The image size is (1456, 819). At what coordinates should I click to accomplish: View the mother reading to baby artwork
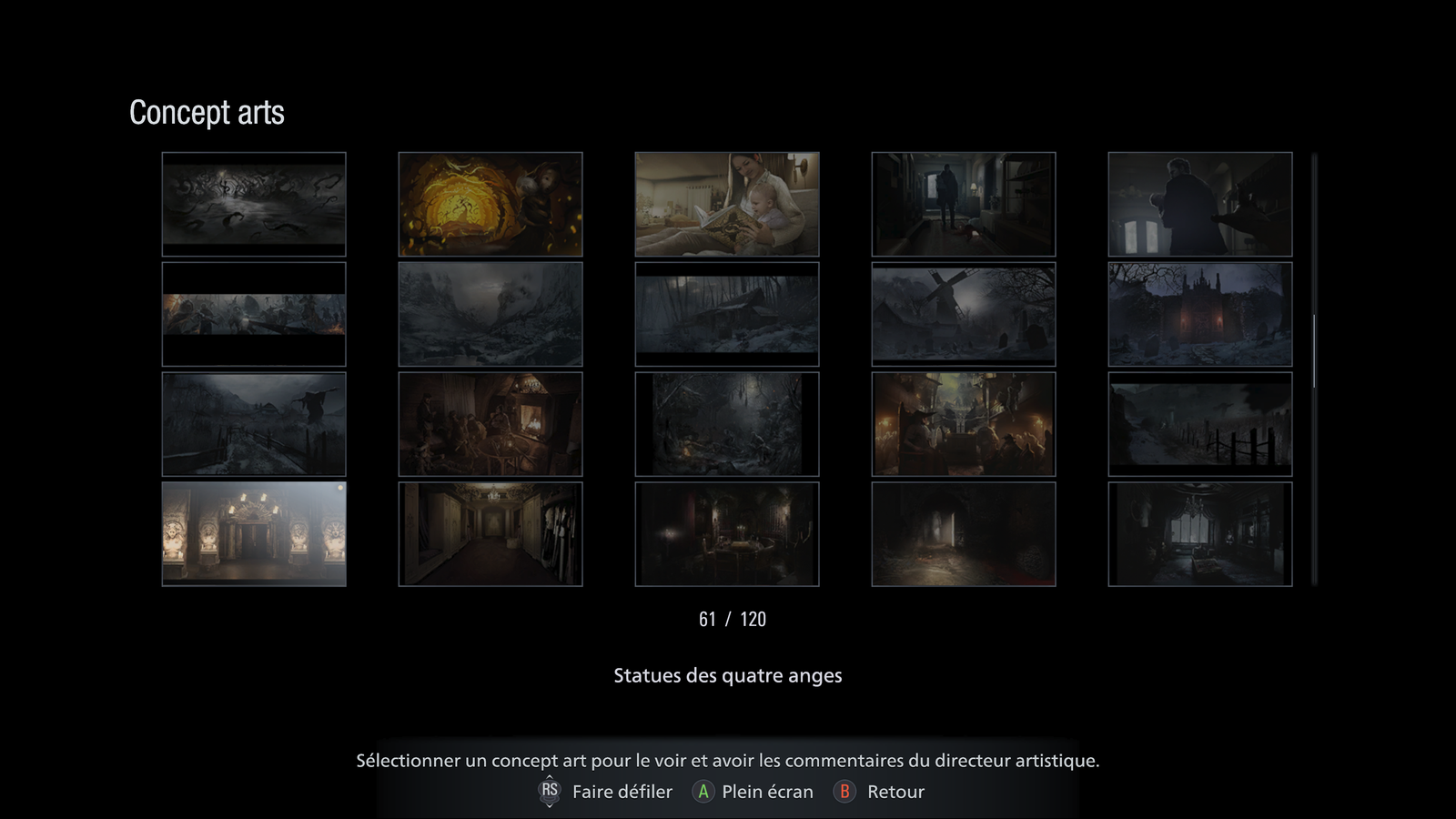tap(727, 204)
